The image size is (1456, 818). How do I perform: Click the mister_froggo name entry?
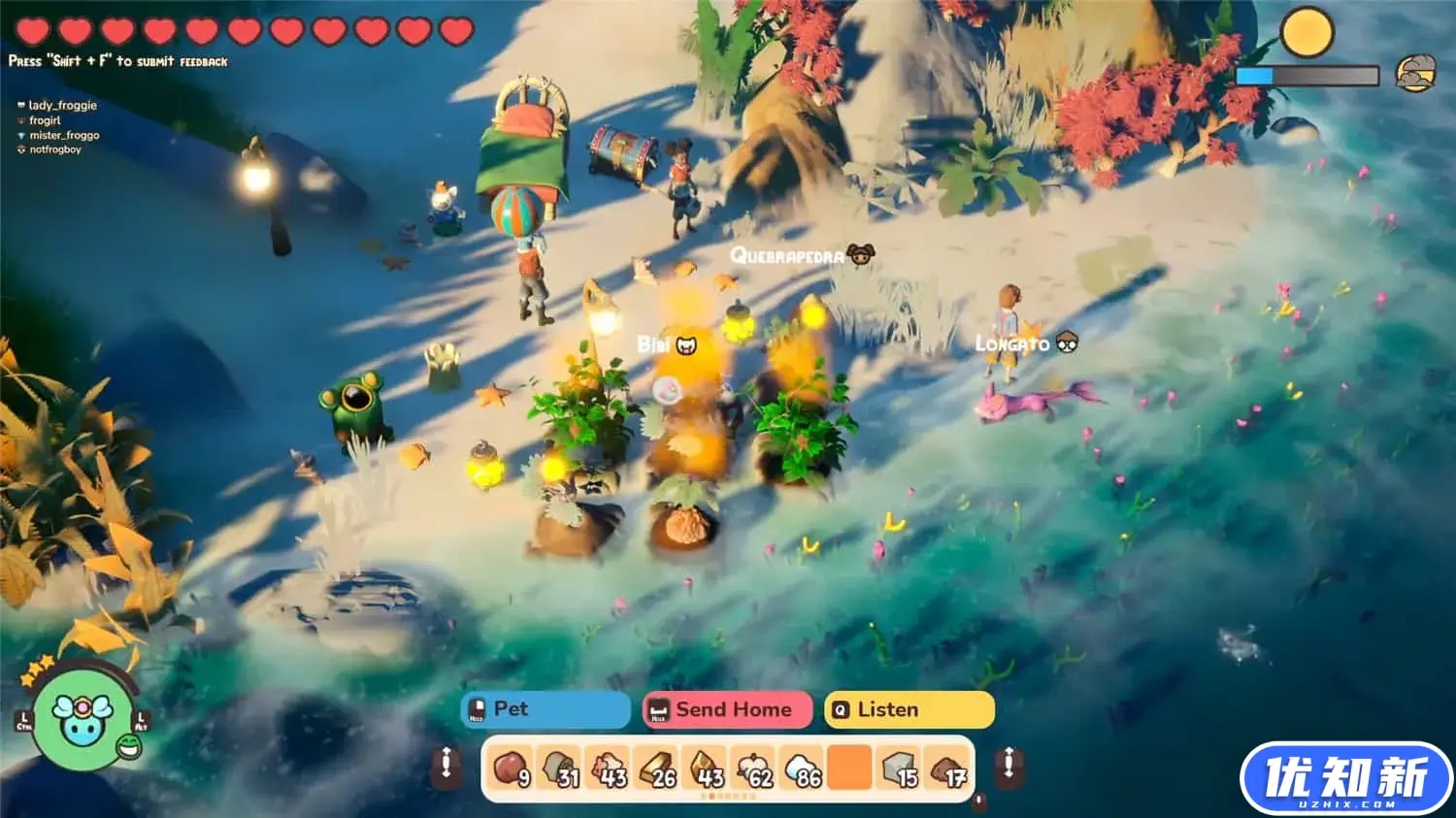click(x=64, y=135)
